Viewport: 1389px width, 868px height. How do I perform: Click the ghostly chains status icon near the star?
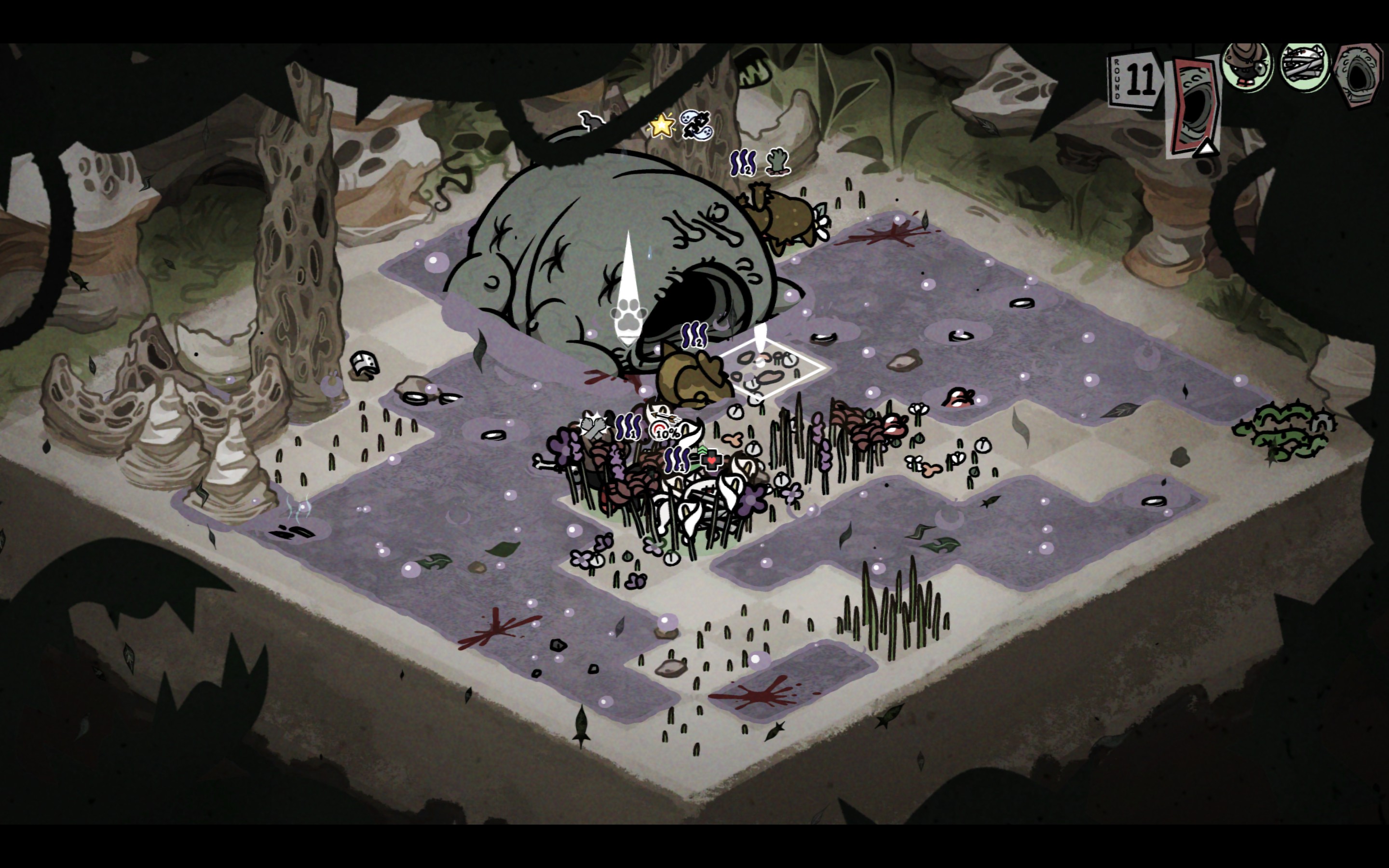tap(695, 126)
